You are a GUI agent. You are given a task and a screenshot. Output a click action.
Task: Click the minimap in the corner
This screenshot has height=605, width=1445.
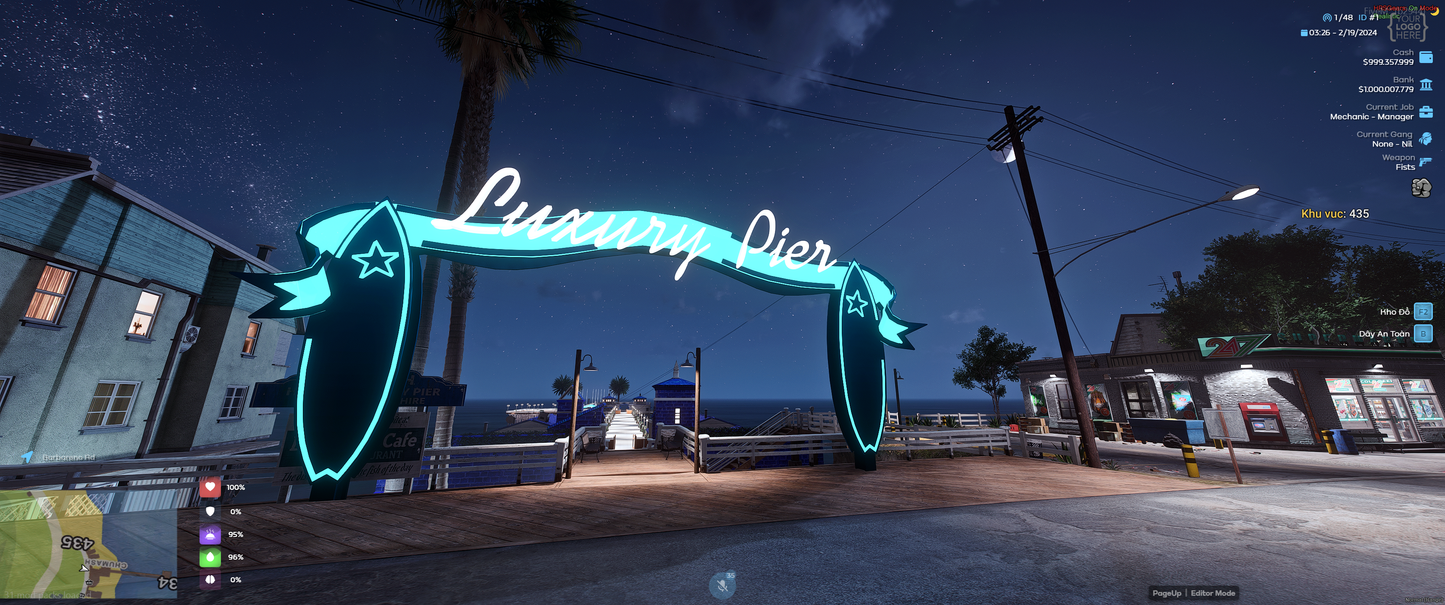[88, 544]
